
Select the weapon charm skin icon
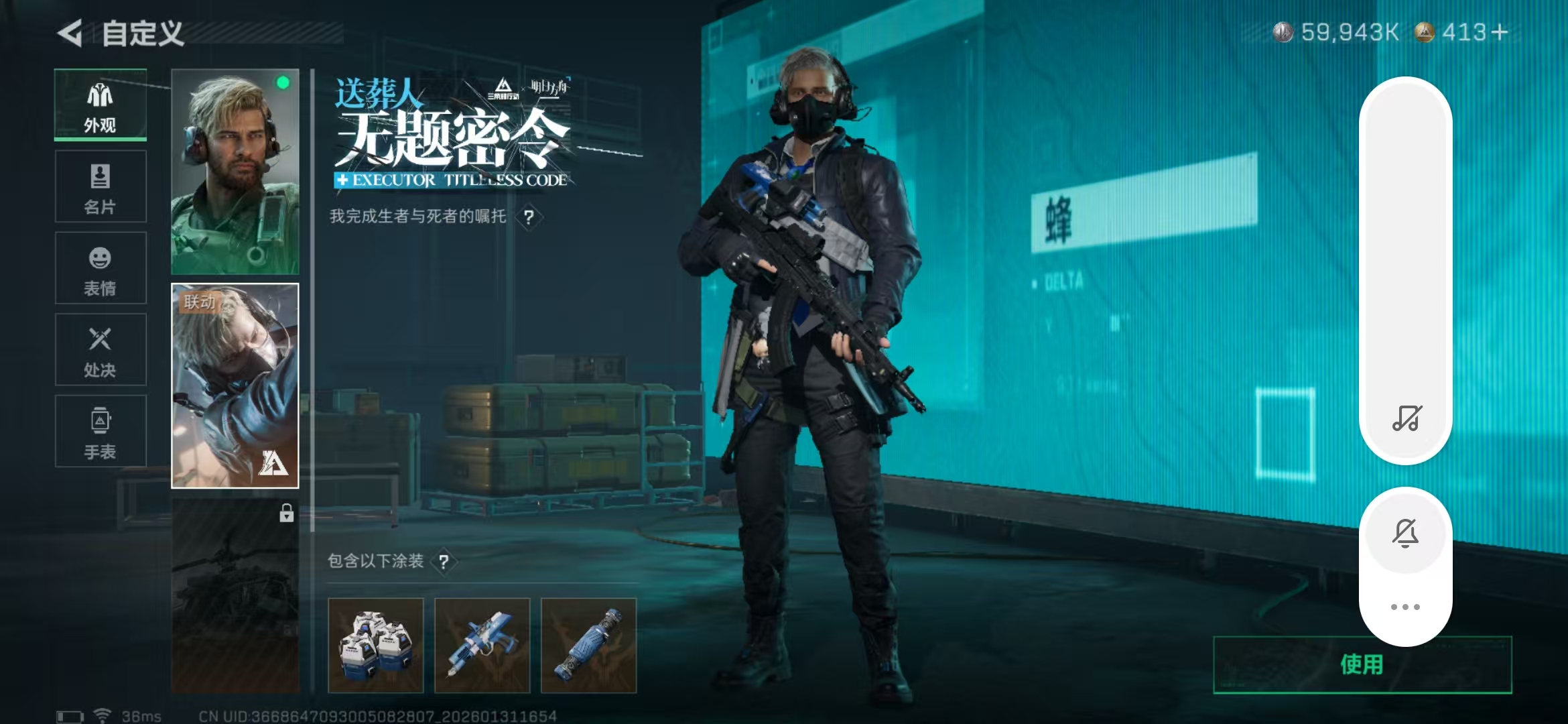pyautogui.click(x=589, y=644)
